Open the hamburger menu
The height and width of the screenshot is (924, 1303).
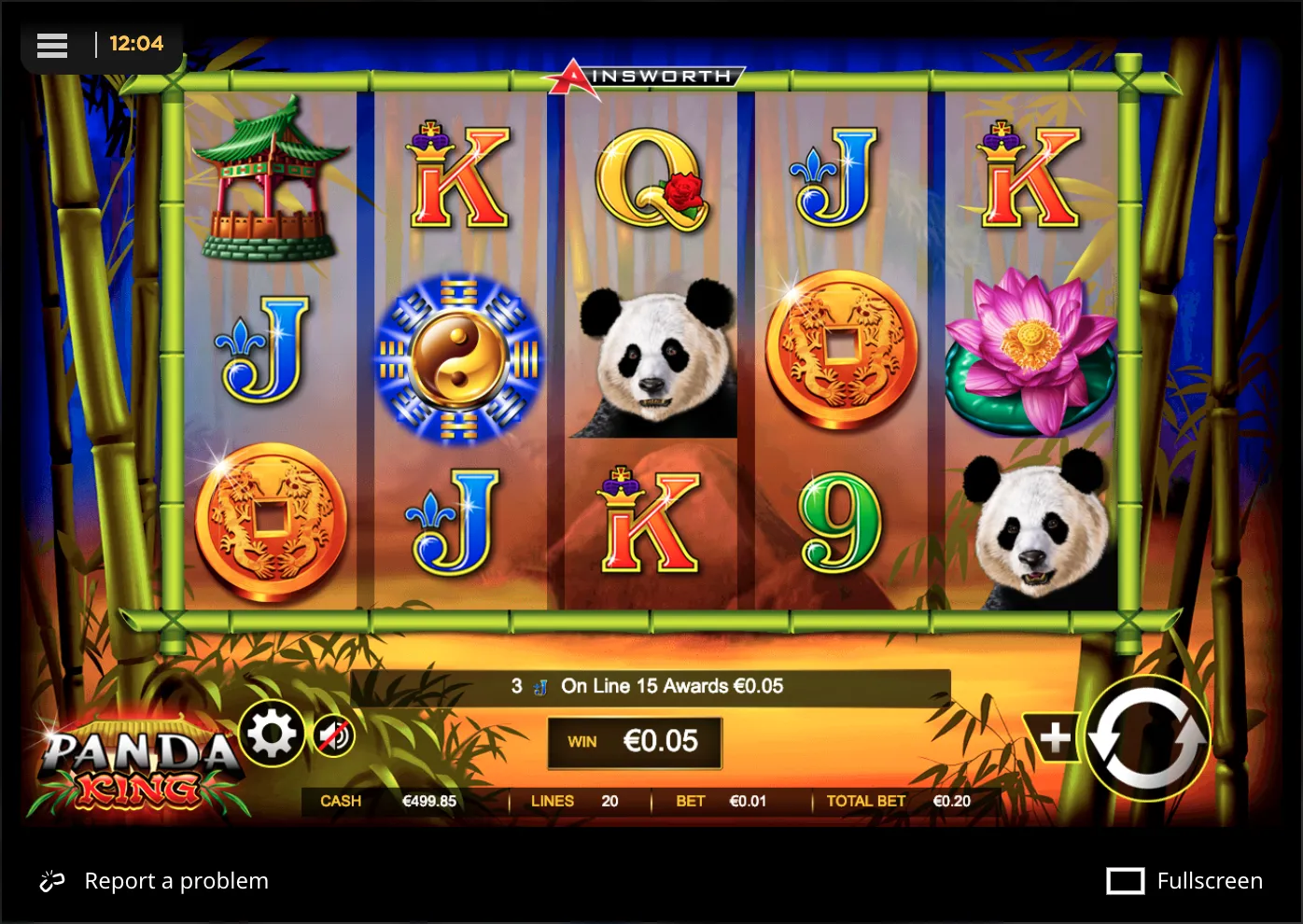coord(52,45)
